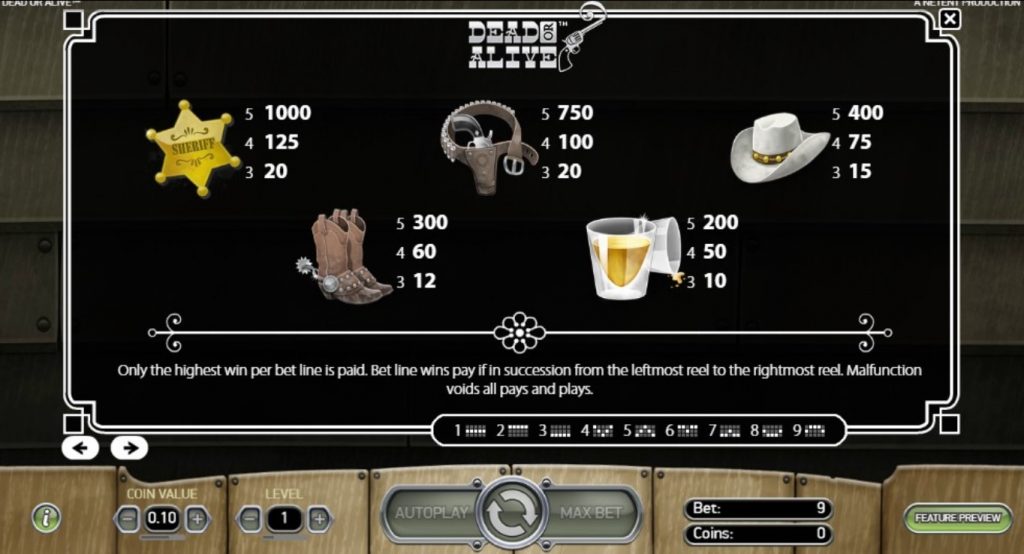
Task: Place the Max Bet
Action: coord(592,513)
